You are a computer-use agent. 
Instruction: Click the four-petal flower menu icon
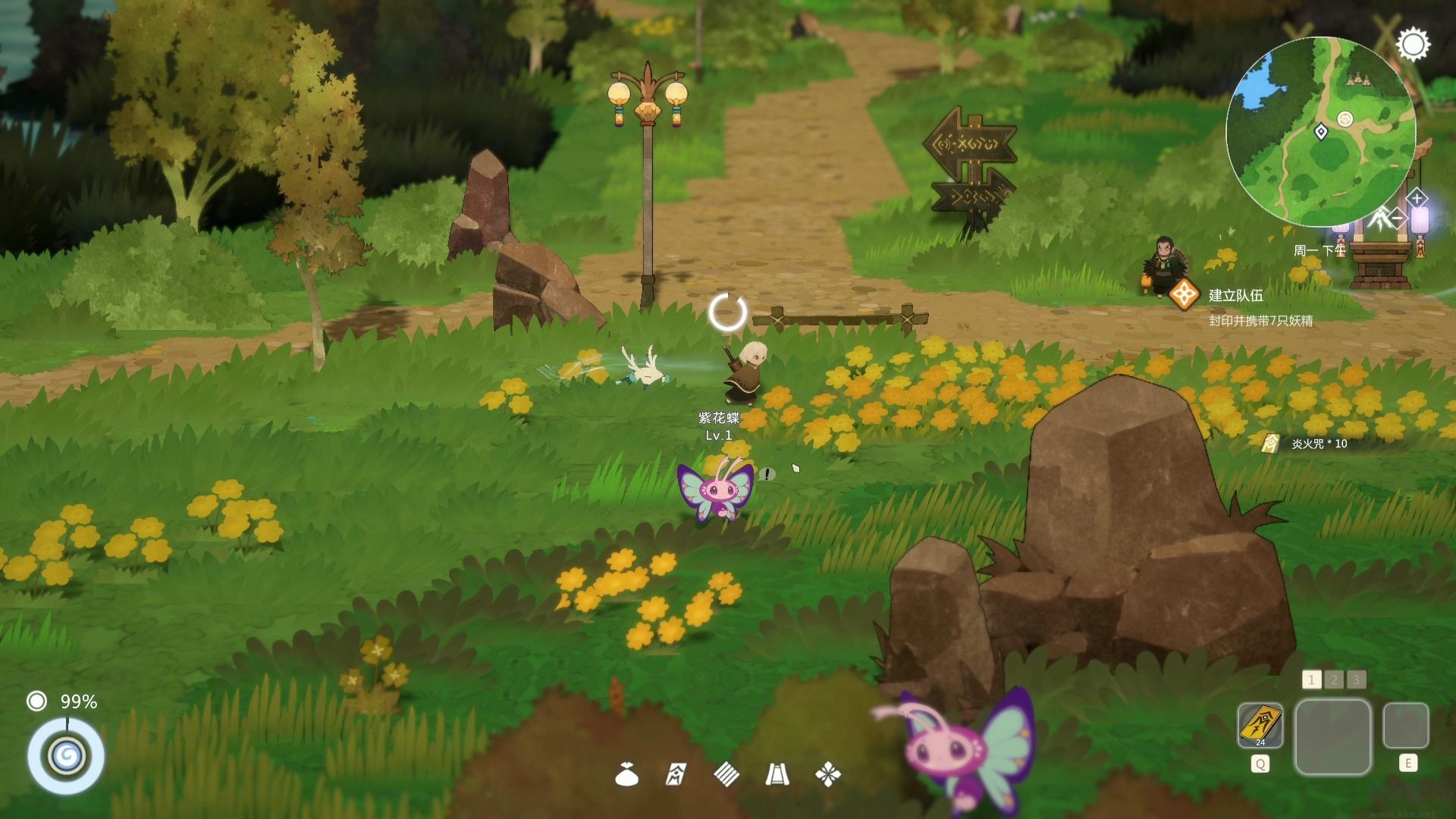point(827,775)
